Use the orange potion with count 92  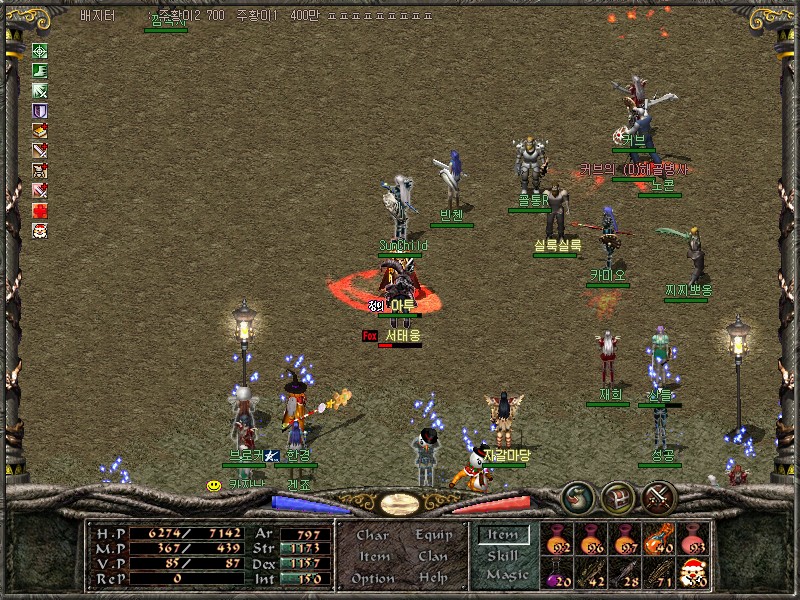pos(558,540)
